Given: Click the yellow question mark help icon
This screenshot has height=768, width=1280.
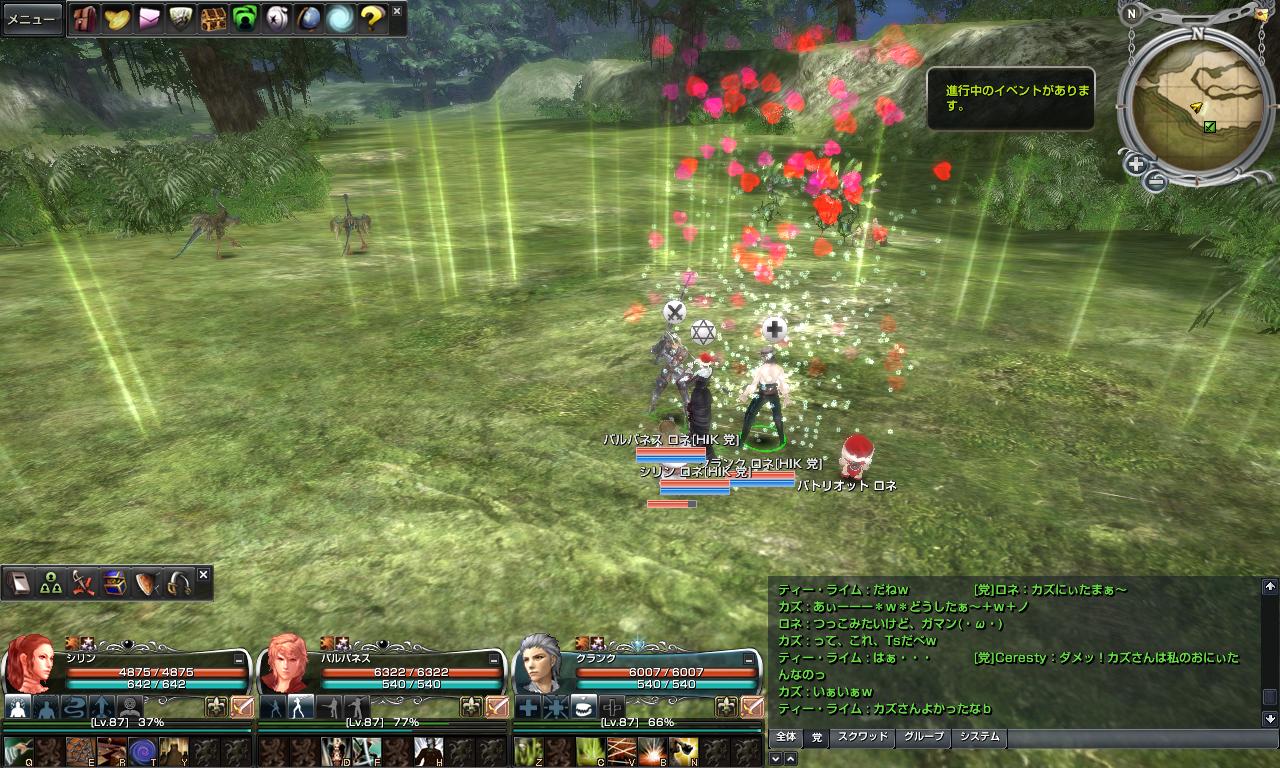Looking at the screenshot, I should click(372, 19).
